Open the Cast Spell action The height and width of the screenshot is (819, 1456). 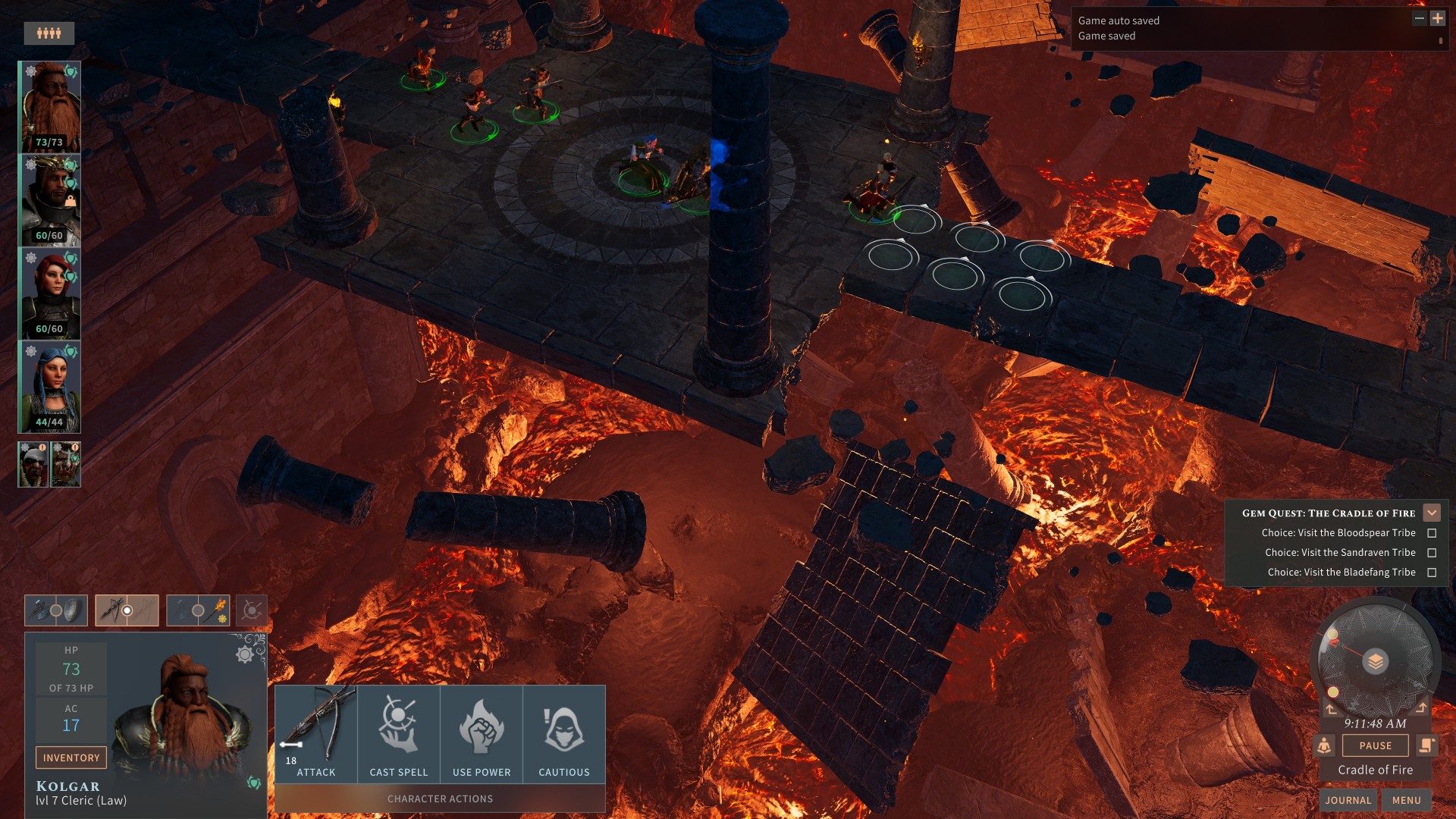(x=398, y=733)
